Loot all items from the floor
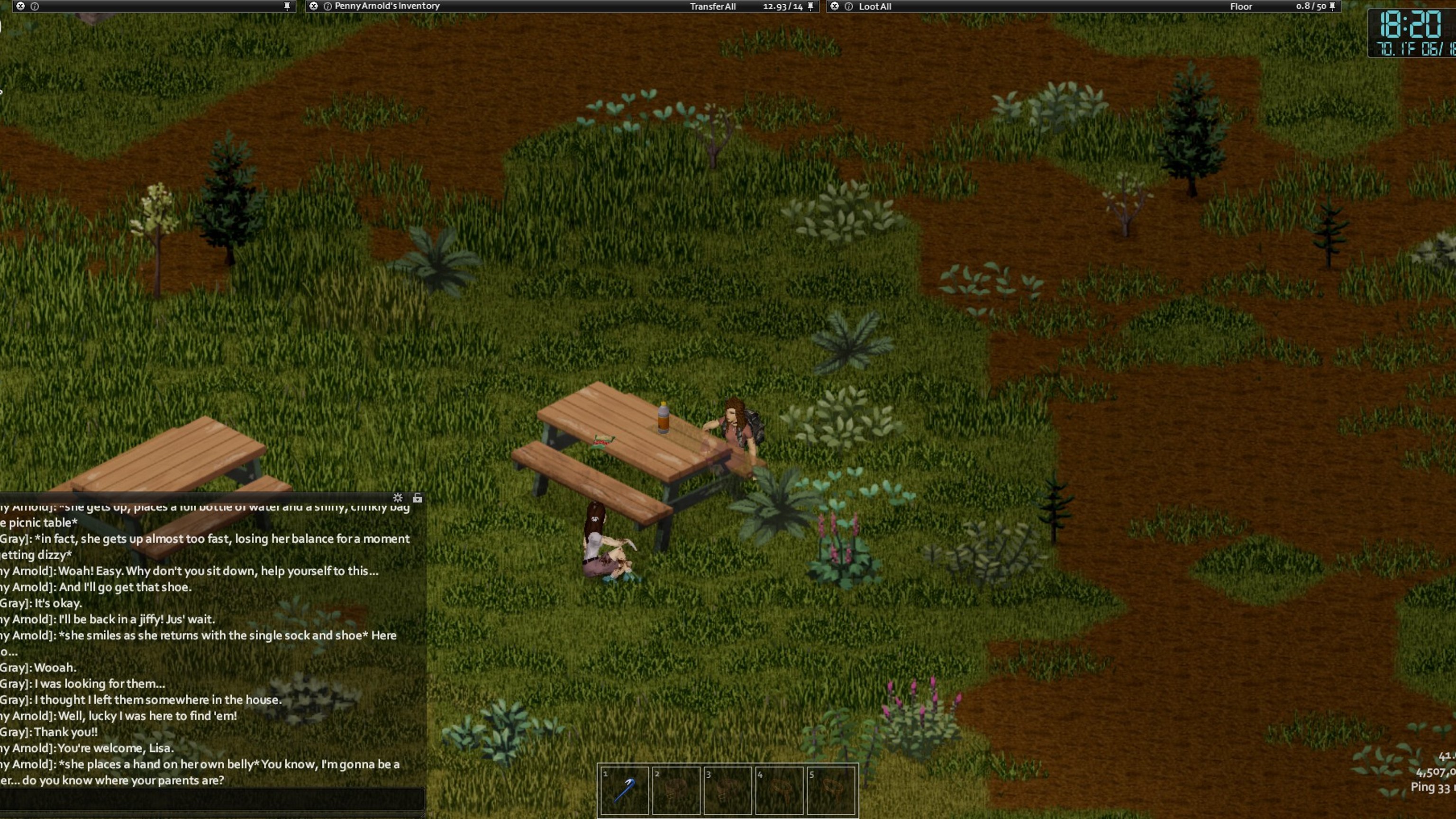Viewport: 1456px width, 819px height. (874, 7)
